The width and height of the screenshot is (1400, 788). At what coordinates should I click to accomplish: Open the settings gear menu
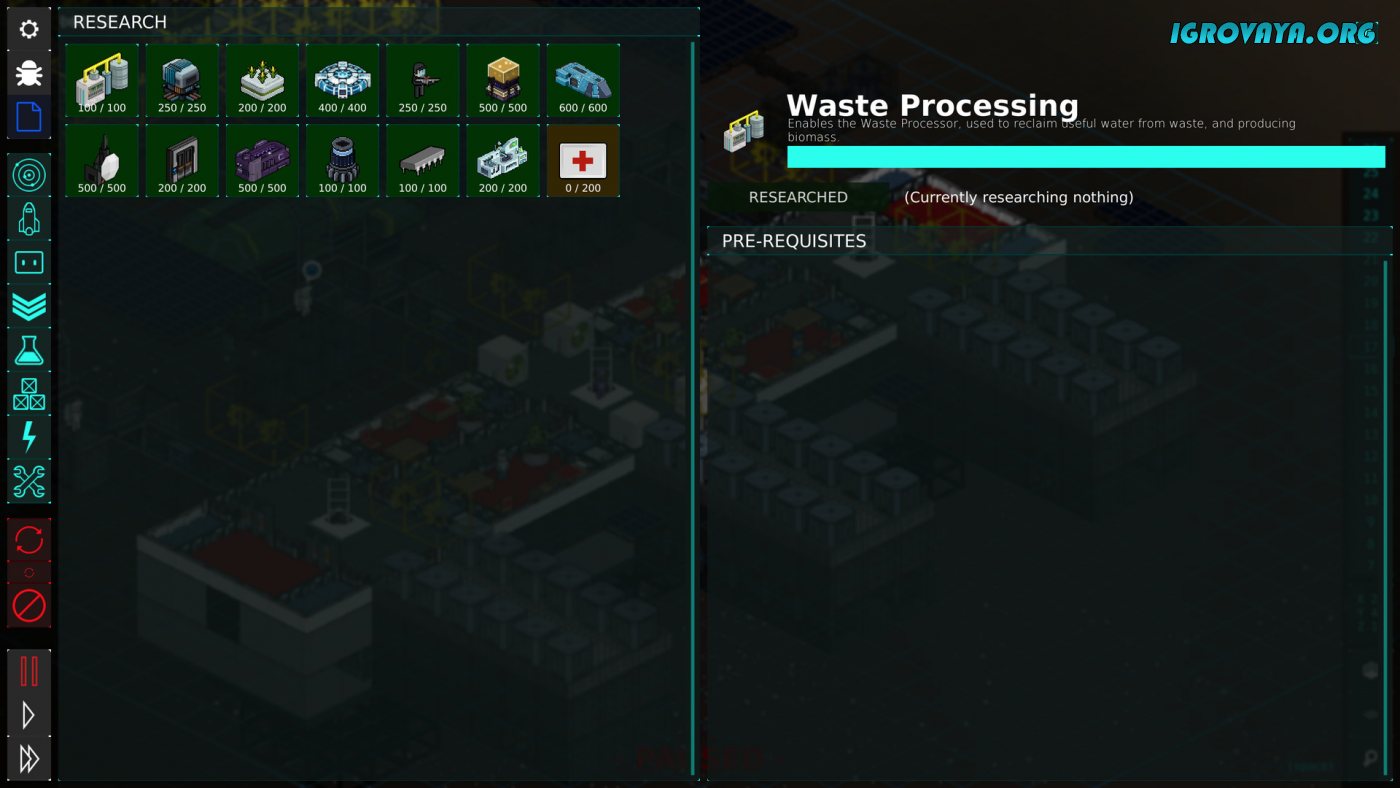point(29,30)
